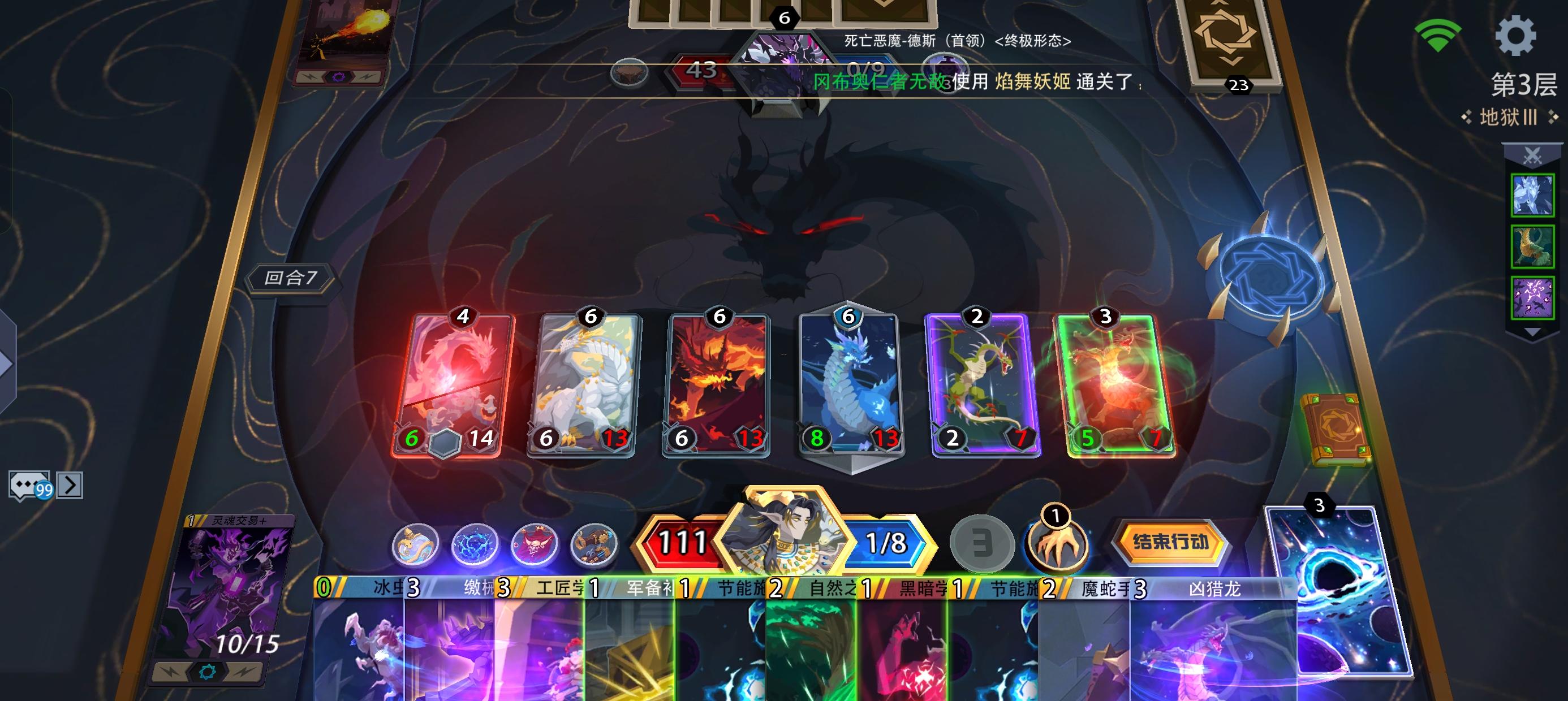The image size is (1568, 701).
Task: Expand the chat panel arrow near 99
Action: coord(71,484)
